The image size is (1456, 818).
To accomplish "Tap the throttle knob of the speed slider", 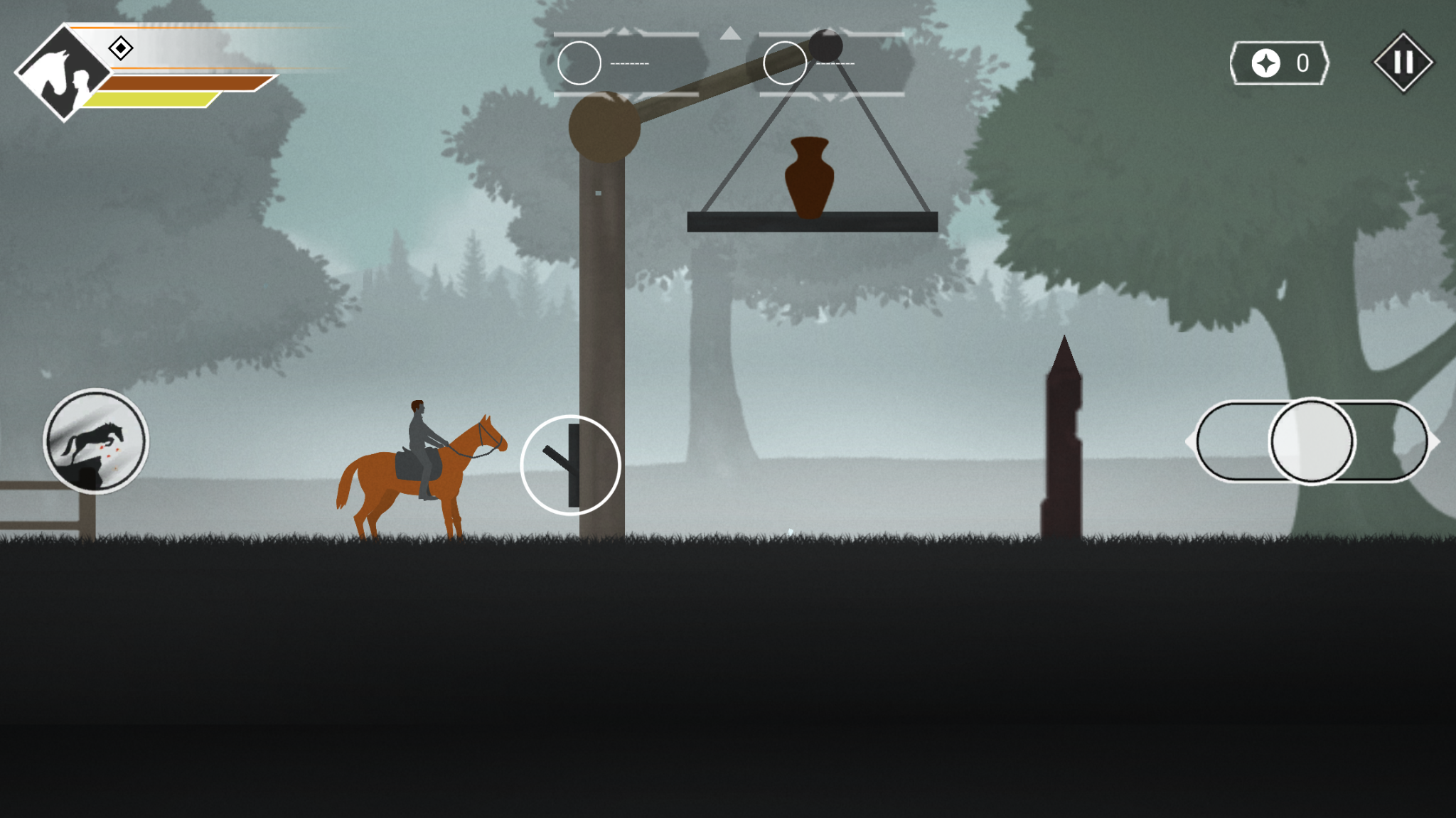I will tap(1312, 441).
